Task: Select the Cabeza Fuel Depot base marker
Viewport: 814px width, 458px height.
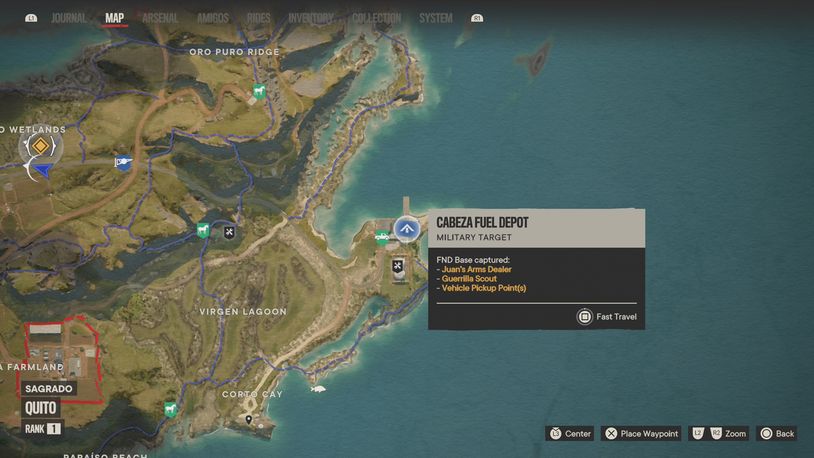Action: (x=406, y=229)
